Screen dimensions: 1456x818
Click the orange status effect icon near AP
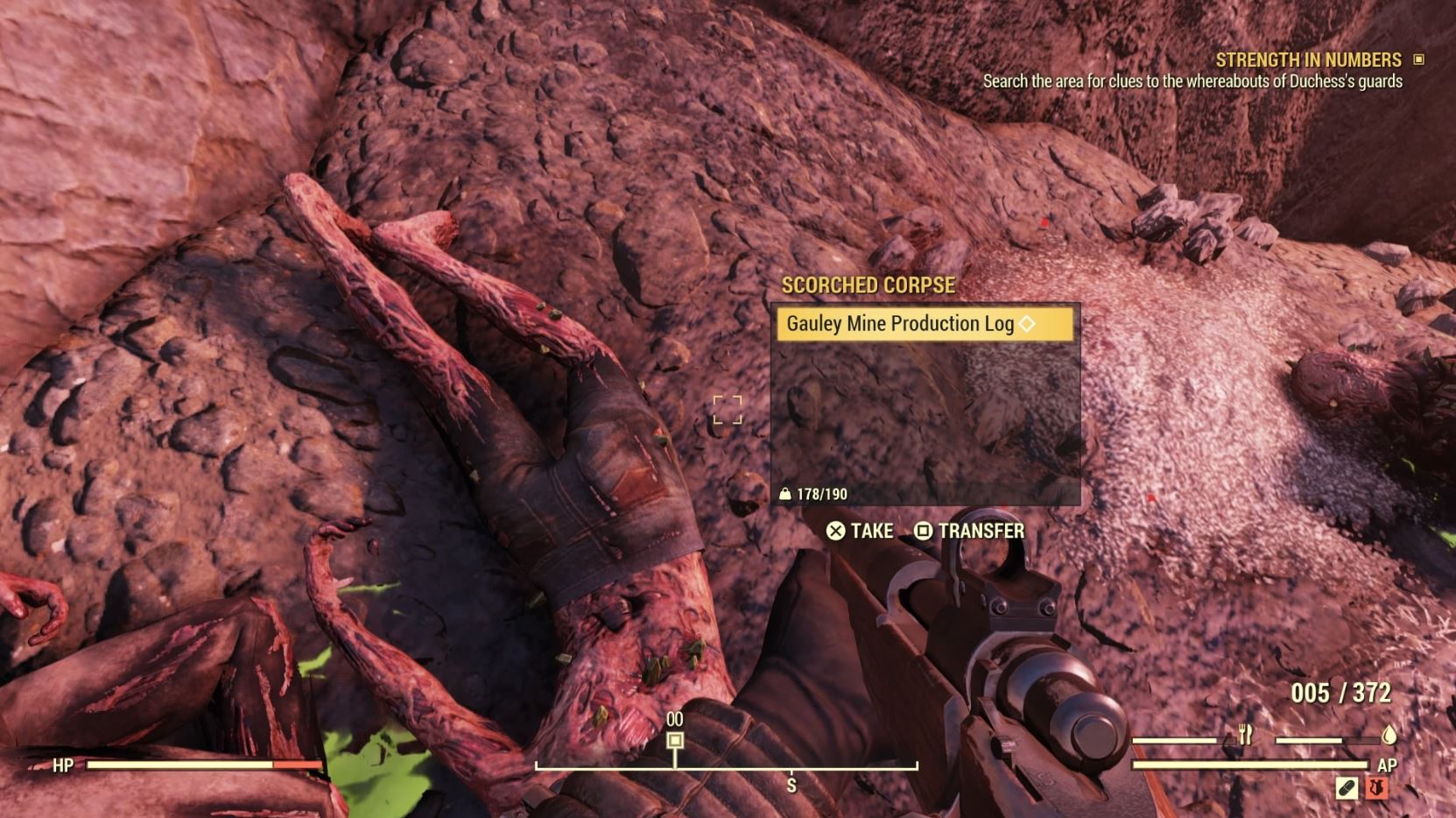tap(1376, 787)
